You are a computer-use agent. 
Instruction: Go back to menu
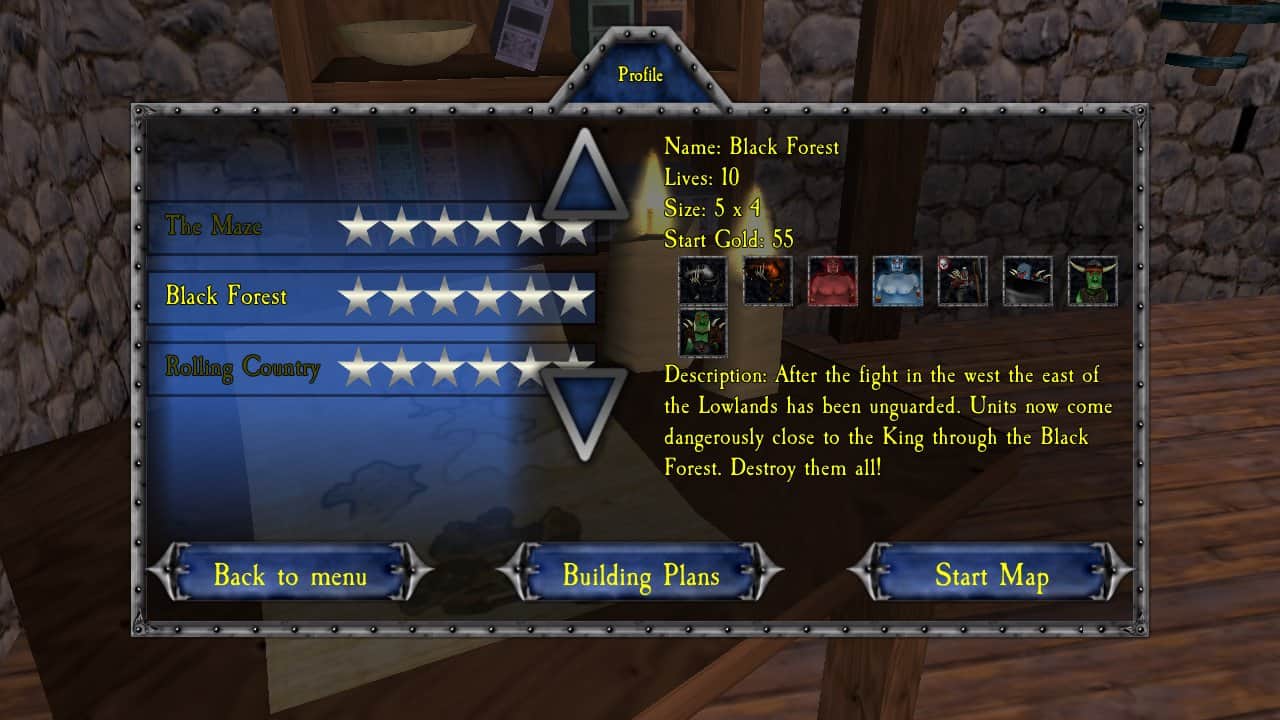pyautogui.click(x=290, y=575)
